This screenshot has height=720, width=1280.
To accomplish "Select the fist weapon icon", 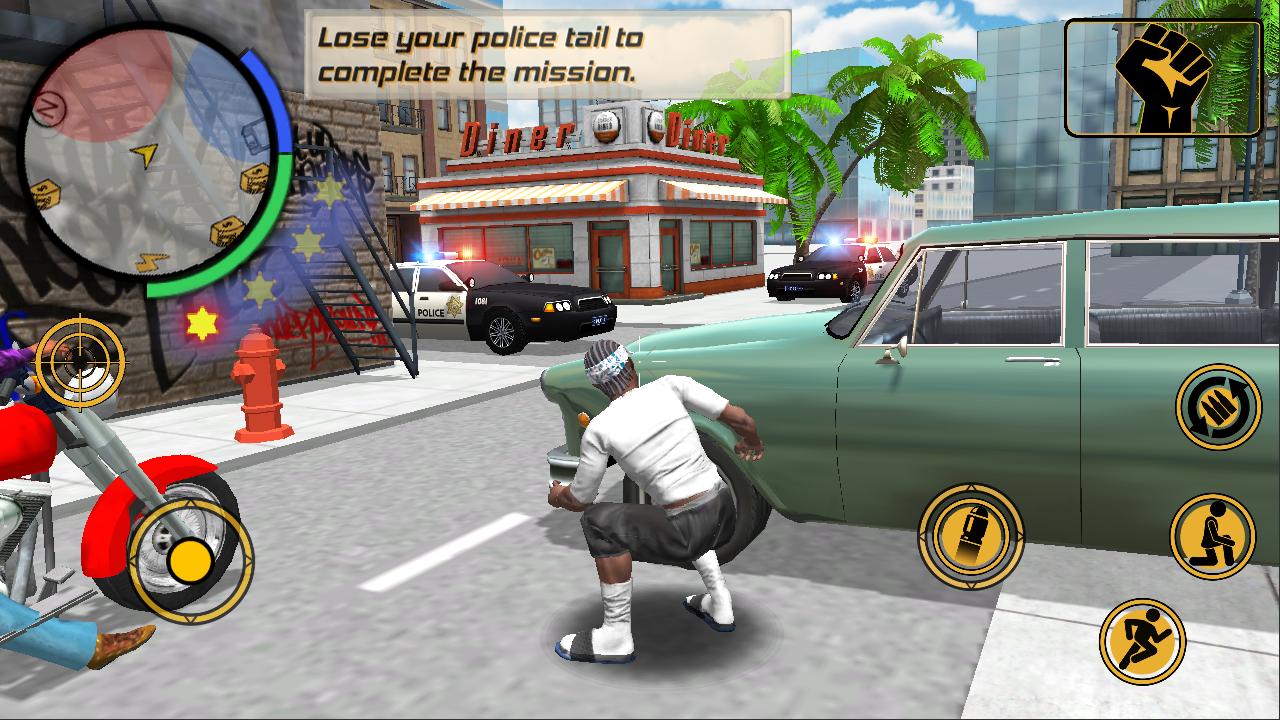I will point(1162,77).
